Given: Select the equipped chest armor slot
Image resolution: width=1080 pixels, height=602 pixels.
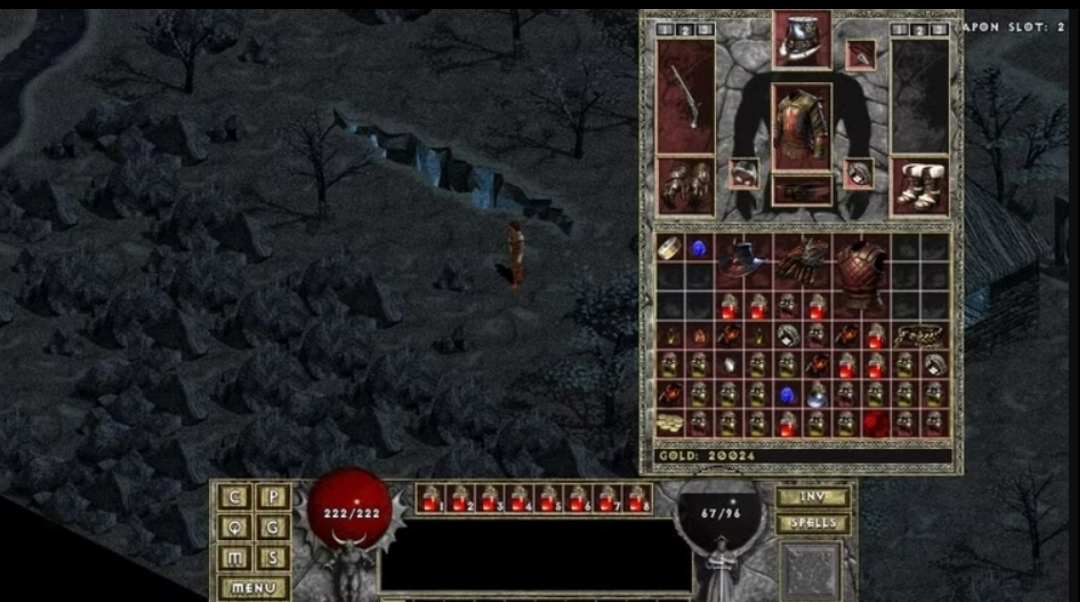Looking at the screenshot, I should 801,125.
